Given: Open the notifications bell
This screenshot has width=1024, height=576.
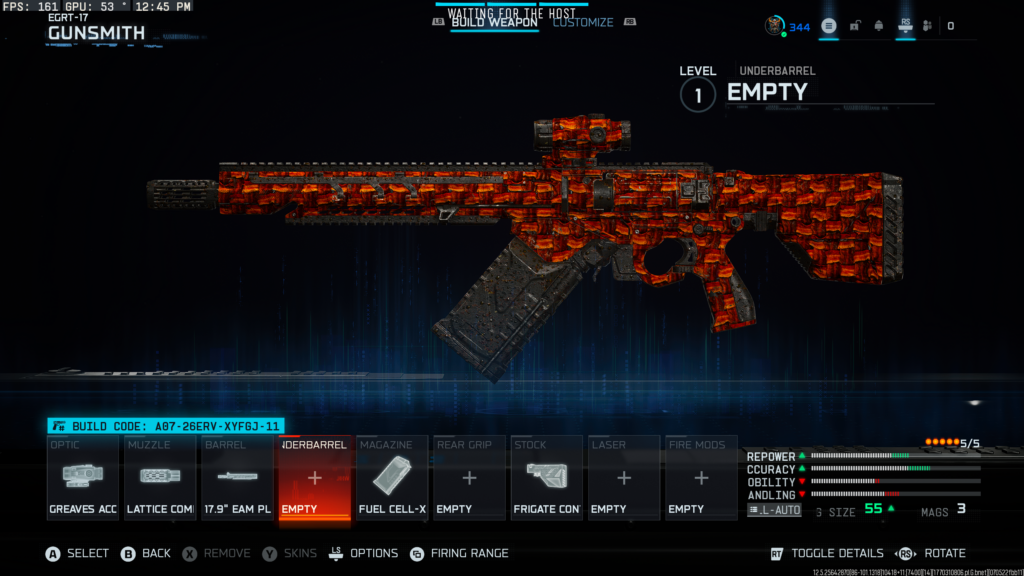Looking at the screenshot, I should tap(878, 26).
